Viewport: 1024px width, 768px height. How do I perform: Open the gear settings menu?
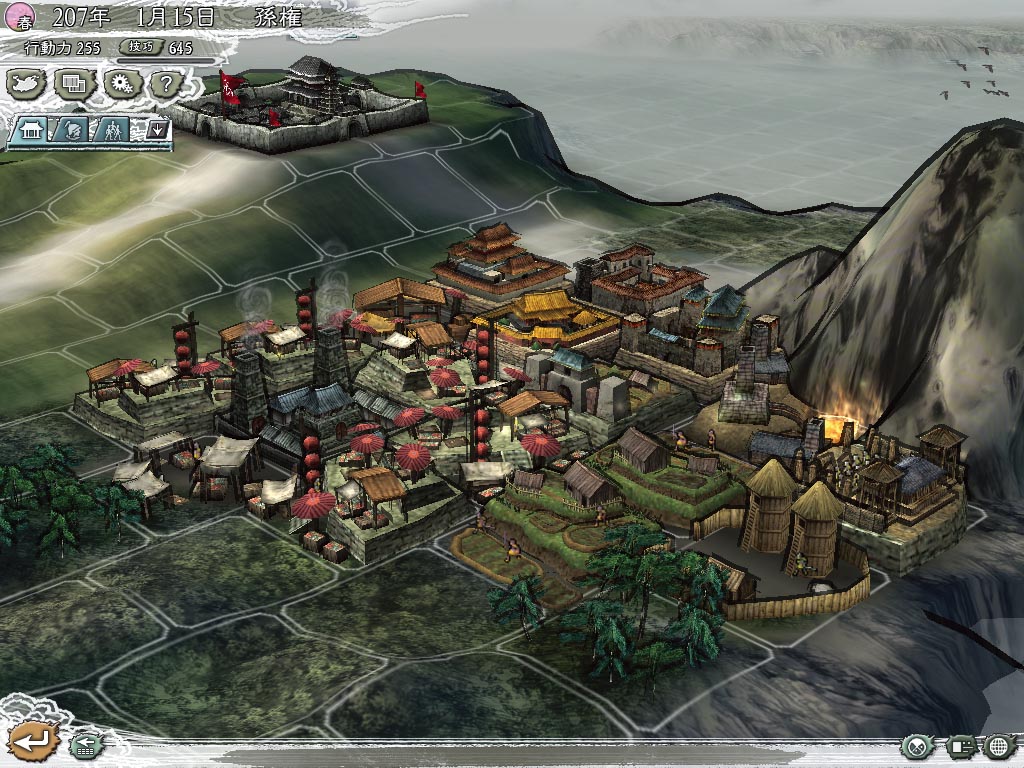(x=121, y=83)
